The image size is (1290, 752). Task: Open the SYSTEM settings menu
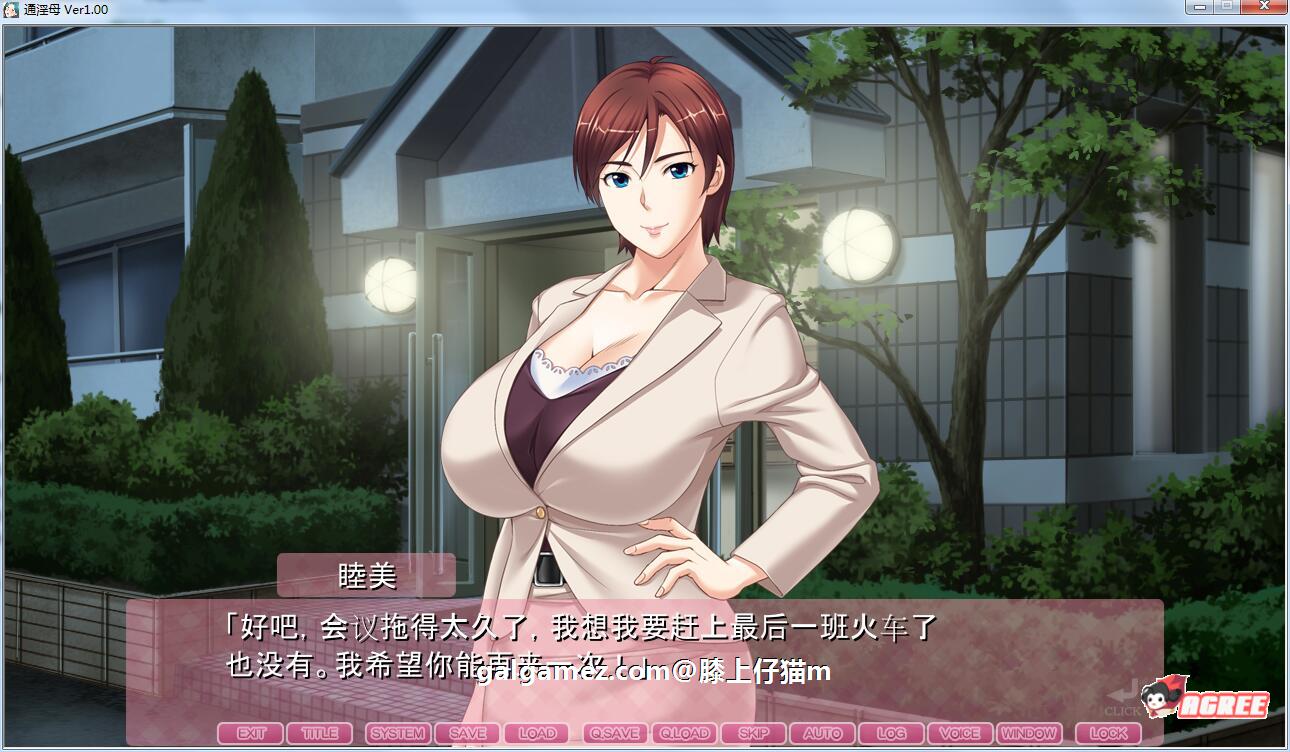(x=397, y=733)
